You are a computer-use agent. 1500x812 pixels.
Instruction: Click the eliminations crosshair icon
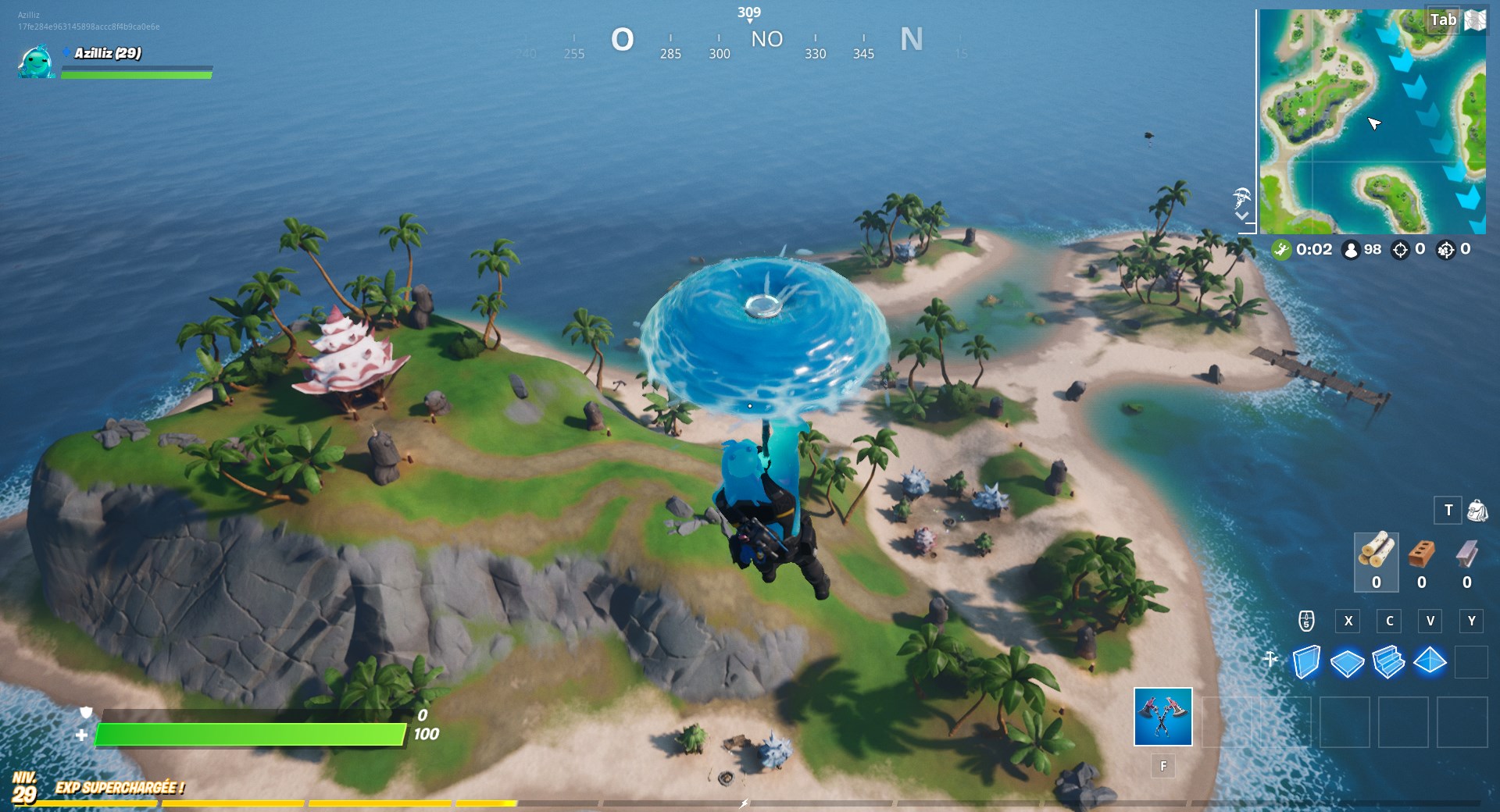1402,250
